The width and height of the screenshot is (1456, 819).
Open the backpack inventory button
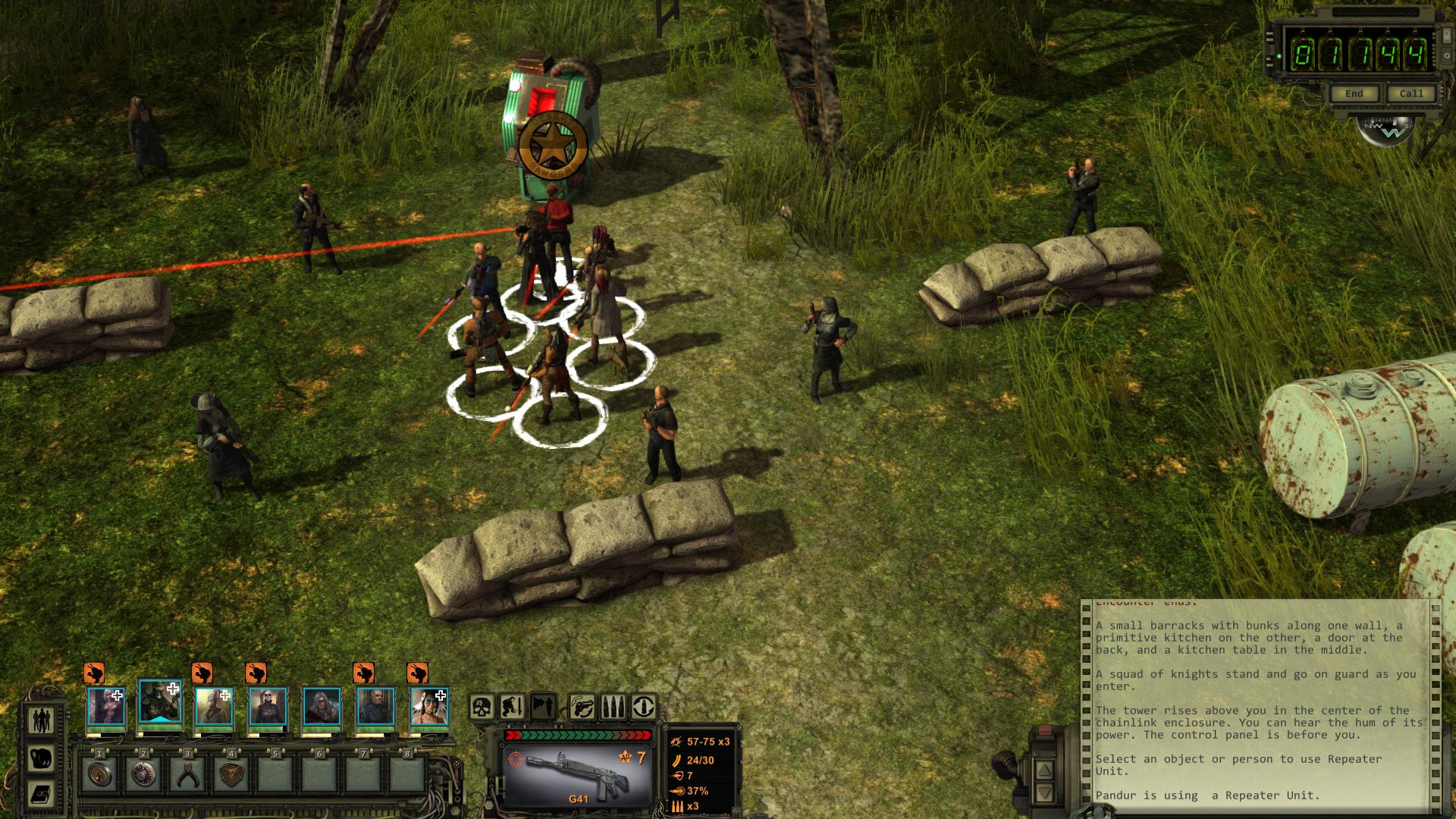pyautogui.click(x=41, y=758)
